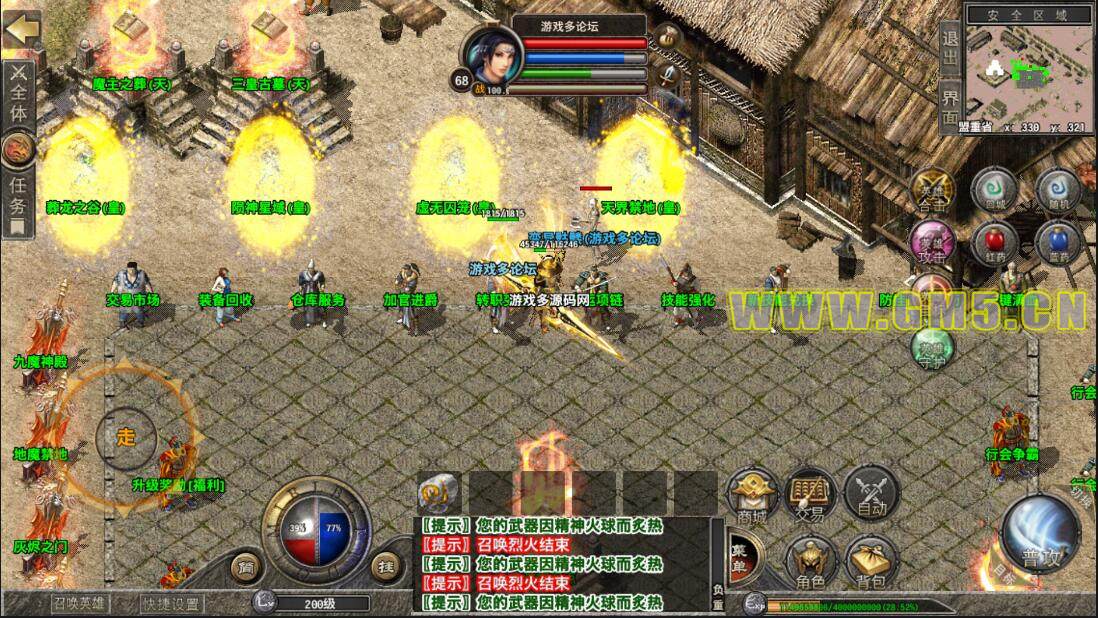Drink the 蓝药 blue potion

1057,243
